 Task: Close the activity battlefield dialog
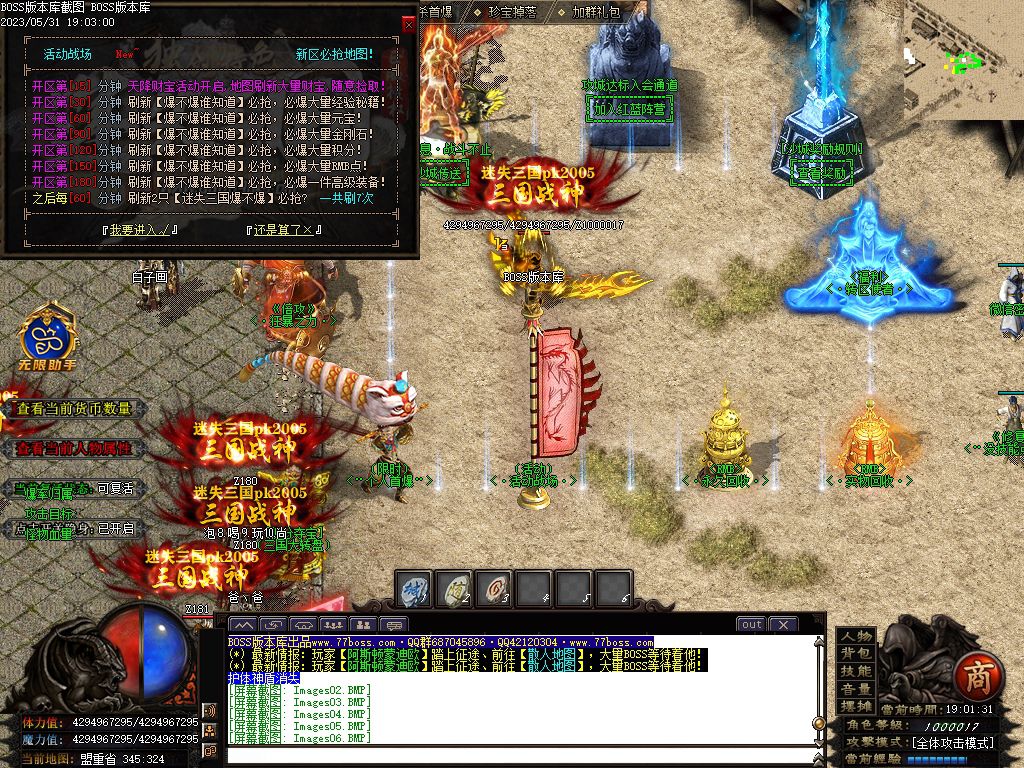click(408, 23)
